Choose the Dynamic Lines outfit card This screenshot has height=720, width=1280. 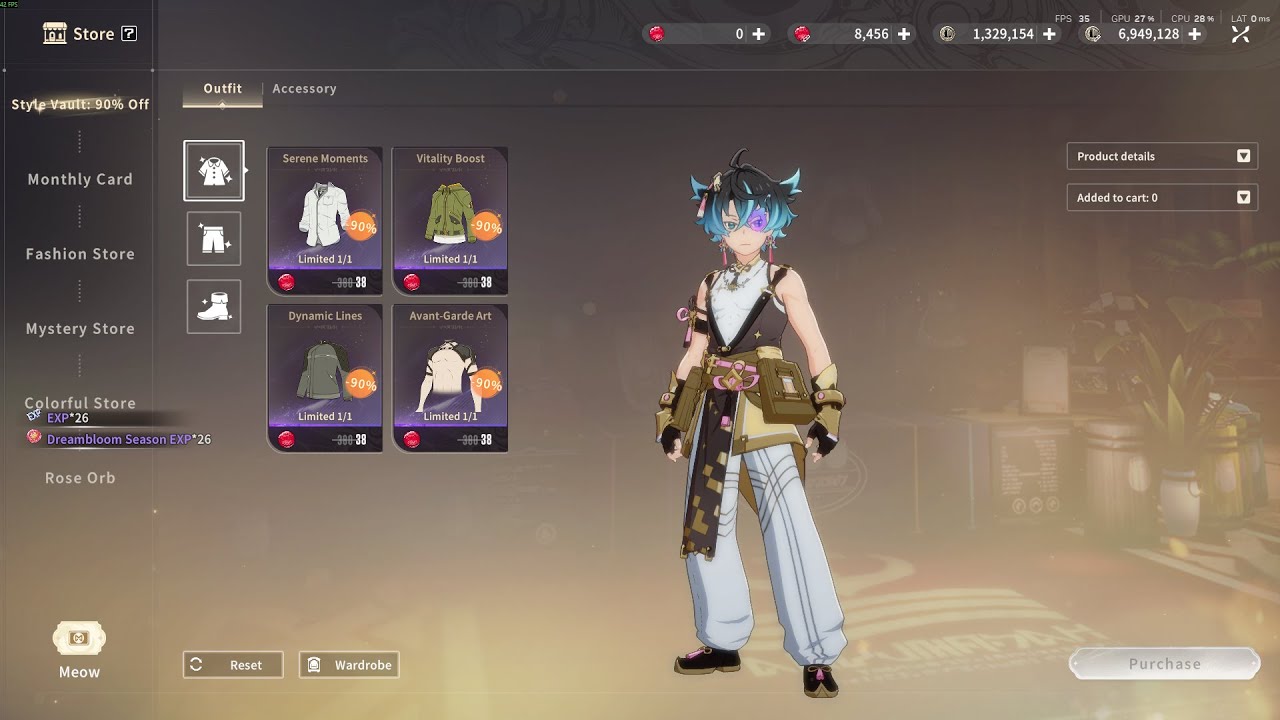coord(325,378)
